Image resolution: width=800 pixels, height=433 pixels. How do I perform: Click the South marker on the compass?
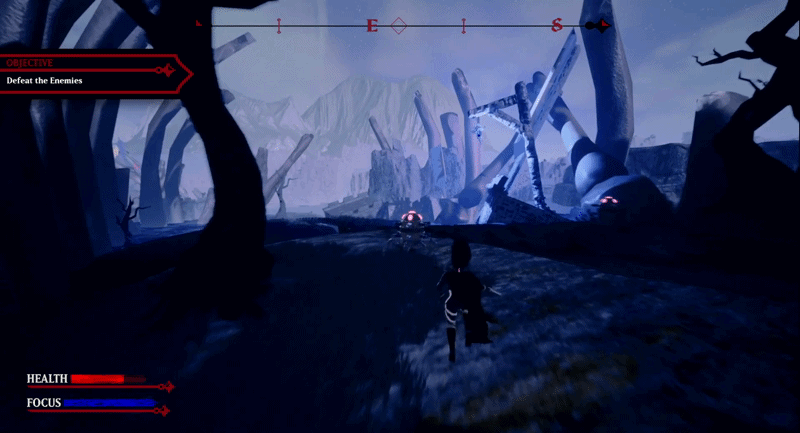(556, 25)
